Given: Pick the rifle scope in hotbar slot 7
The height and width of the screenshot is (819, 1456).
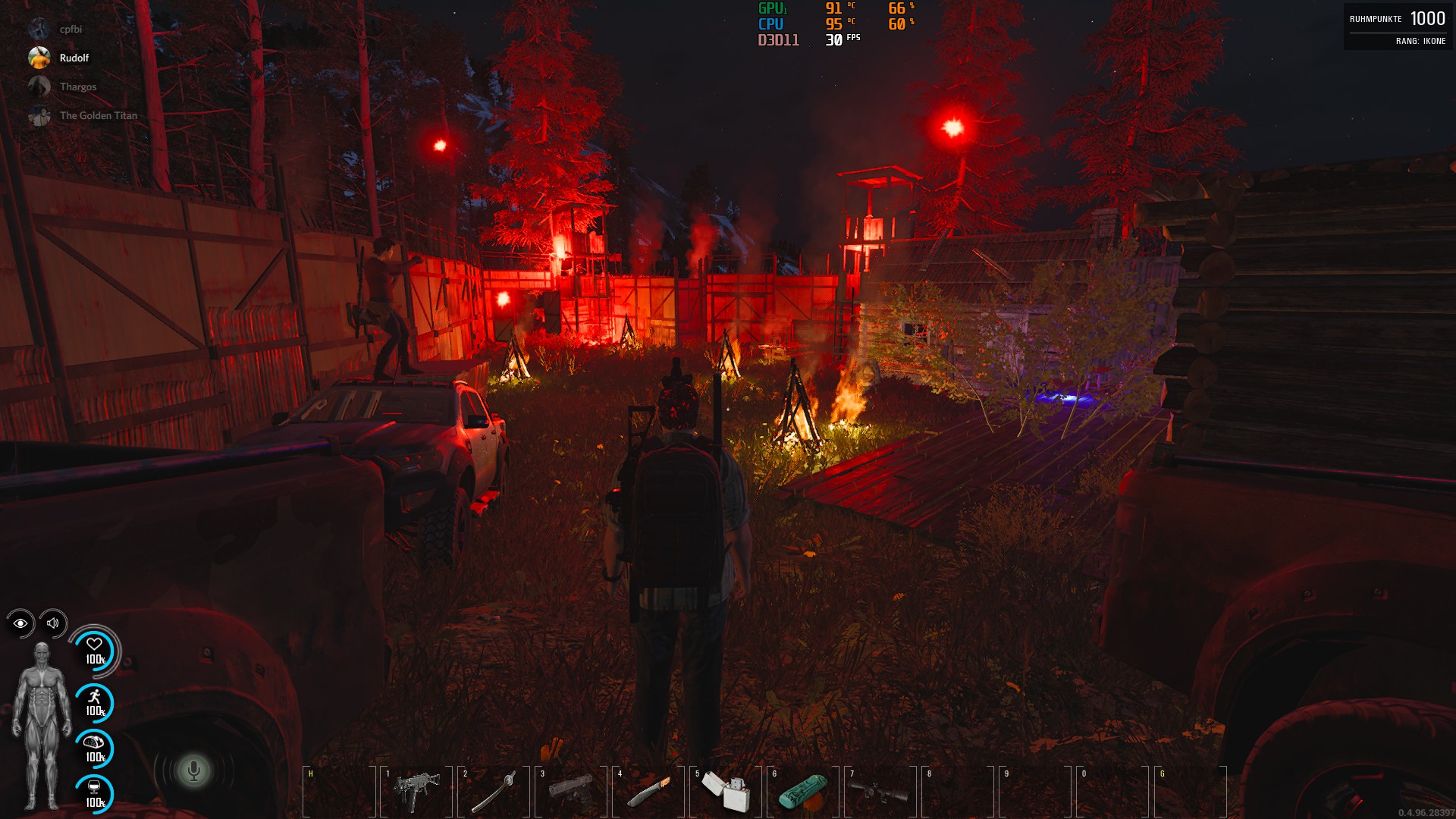Looking at the screenshot, I should coord(880,791).
